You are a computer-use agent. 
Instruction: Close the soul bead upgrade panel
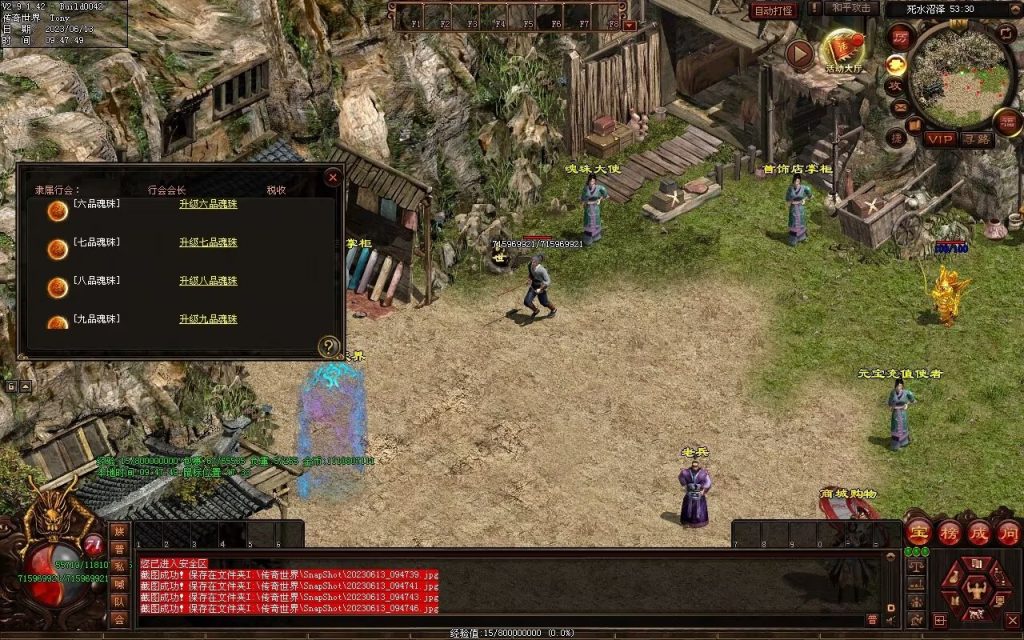pyautogui.click(x=333, y=177)
